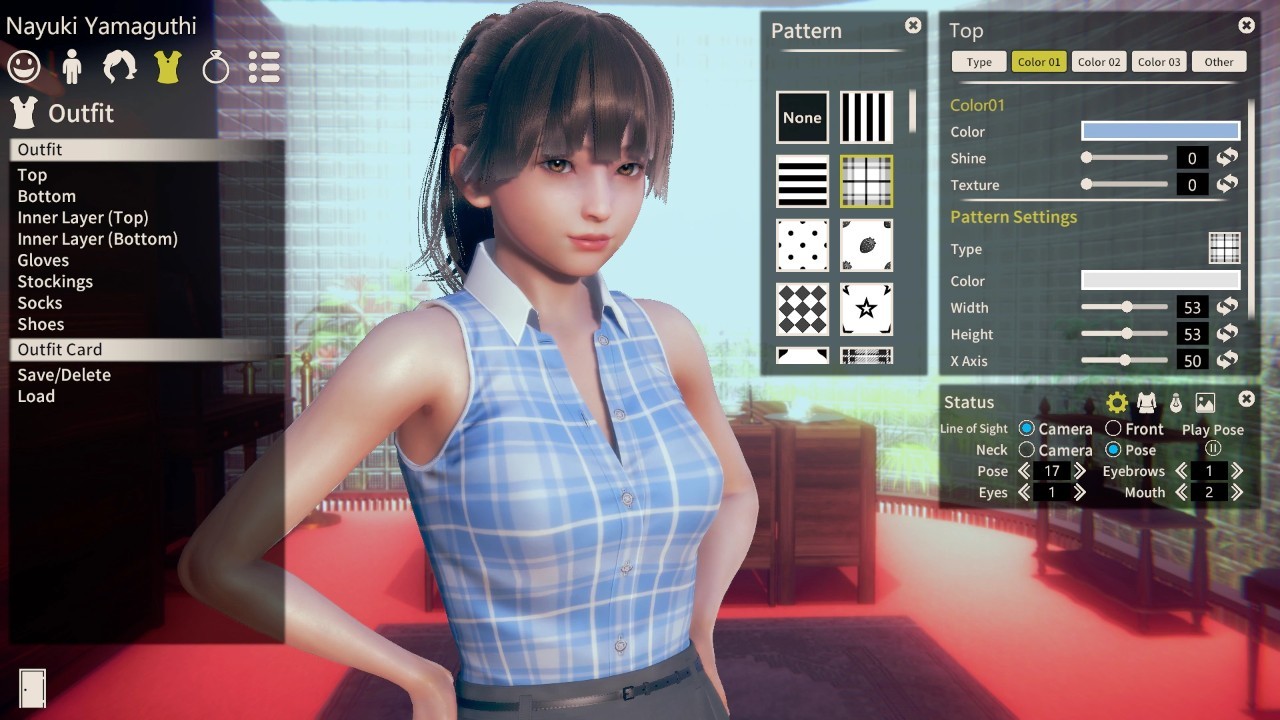1280x720 pixels.
Task: Select the yellow outfit shirt icon
Action: point(167,66)
